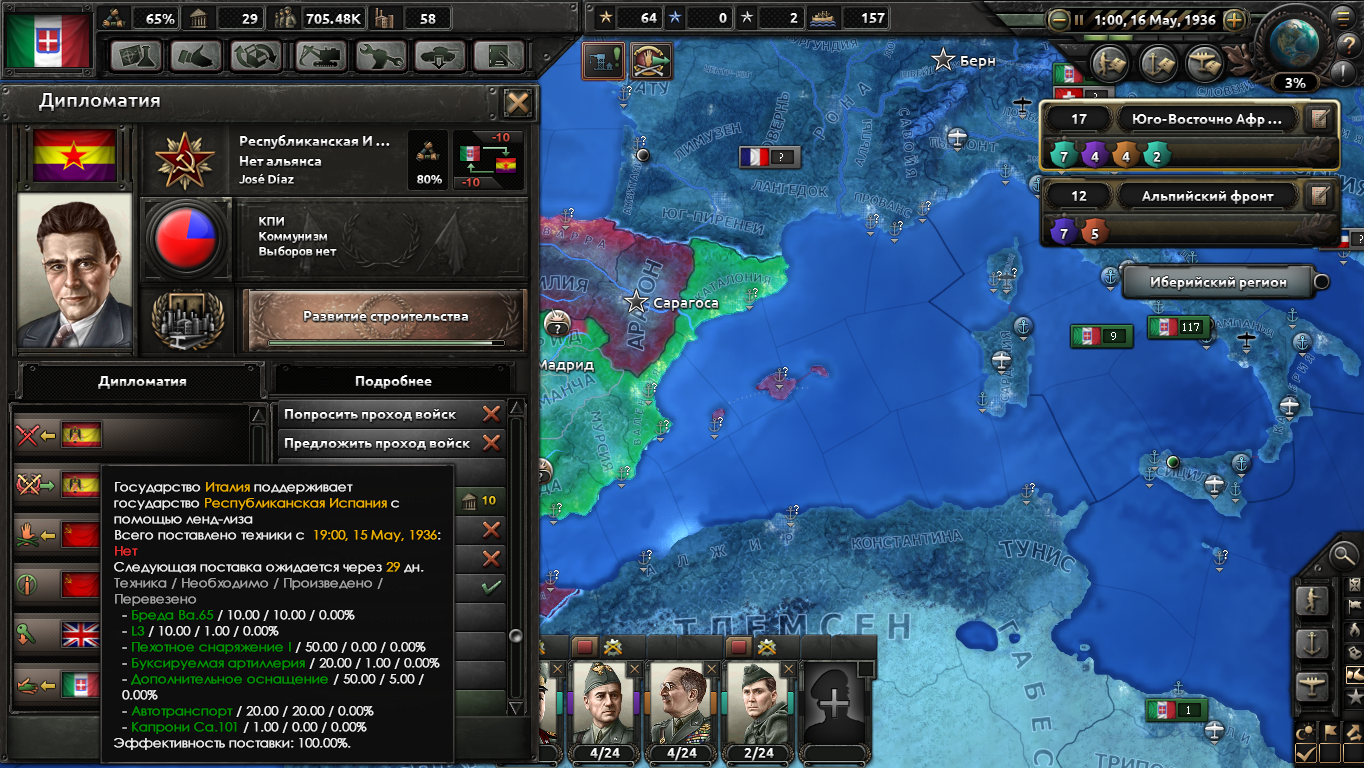Increase game speed with the plus button

click(x=1235, y=19)
